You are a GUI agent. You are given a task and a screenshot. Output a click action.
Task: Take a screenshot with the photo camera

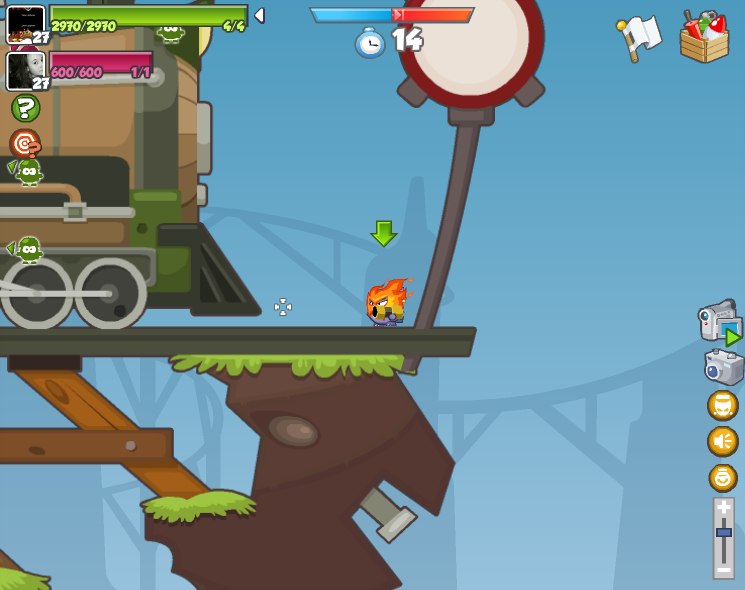(724, 367)
